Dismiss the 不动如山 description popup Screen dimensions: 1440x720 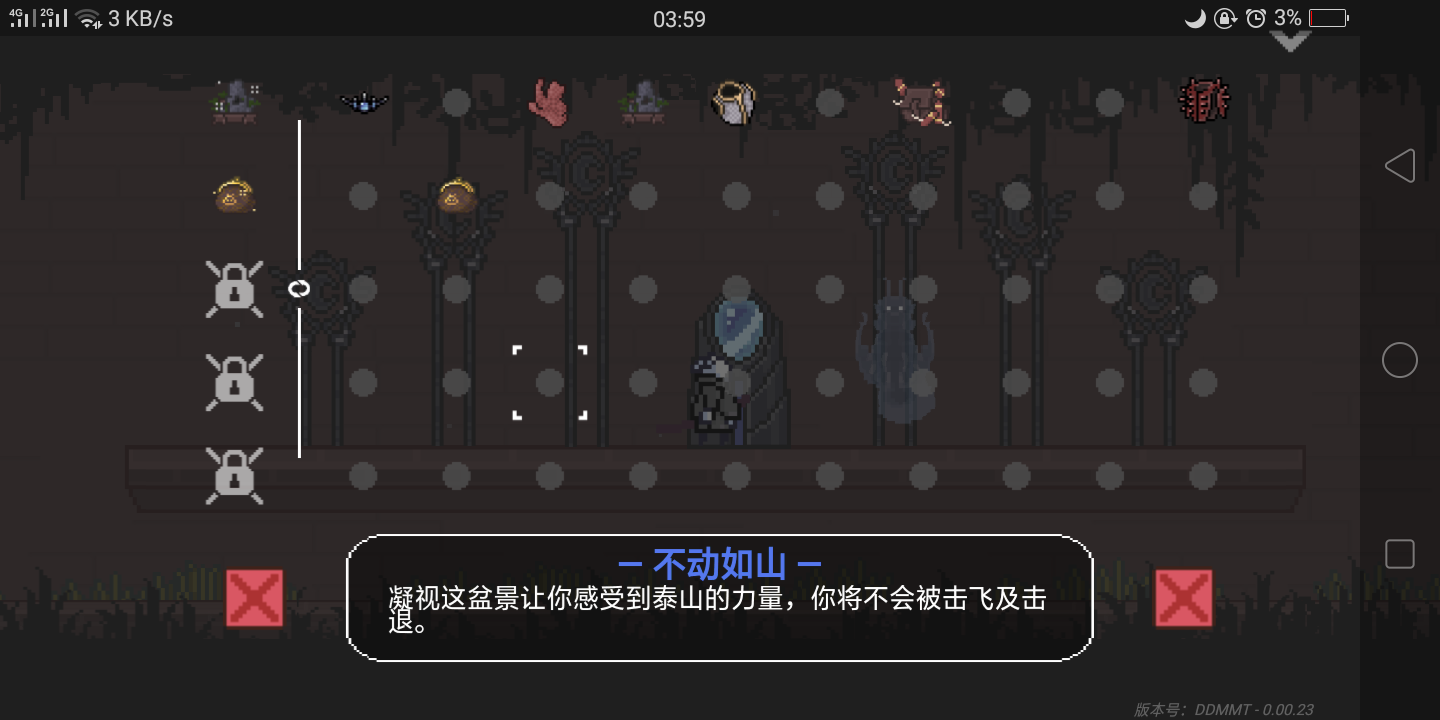point(718,597)
